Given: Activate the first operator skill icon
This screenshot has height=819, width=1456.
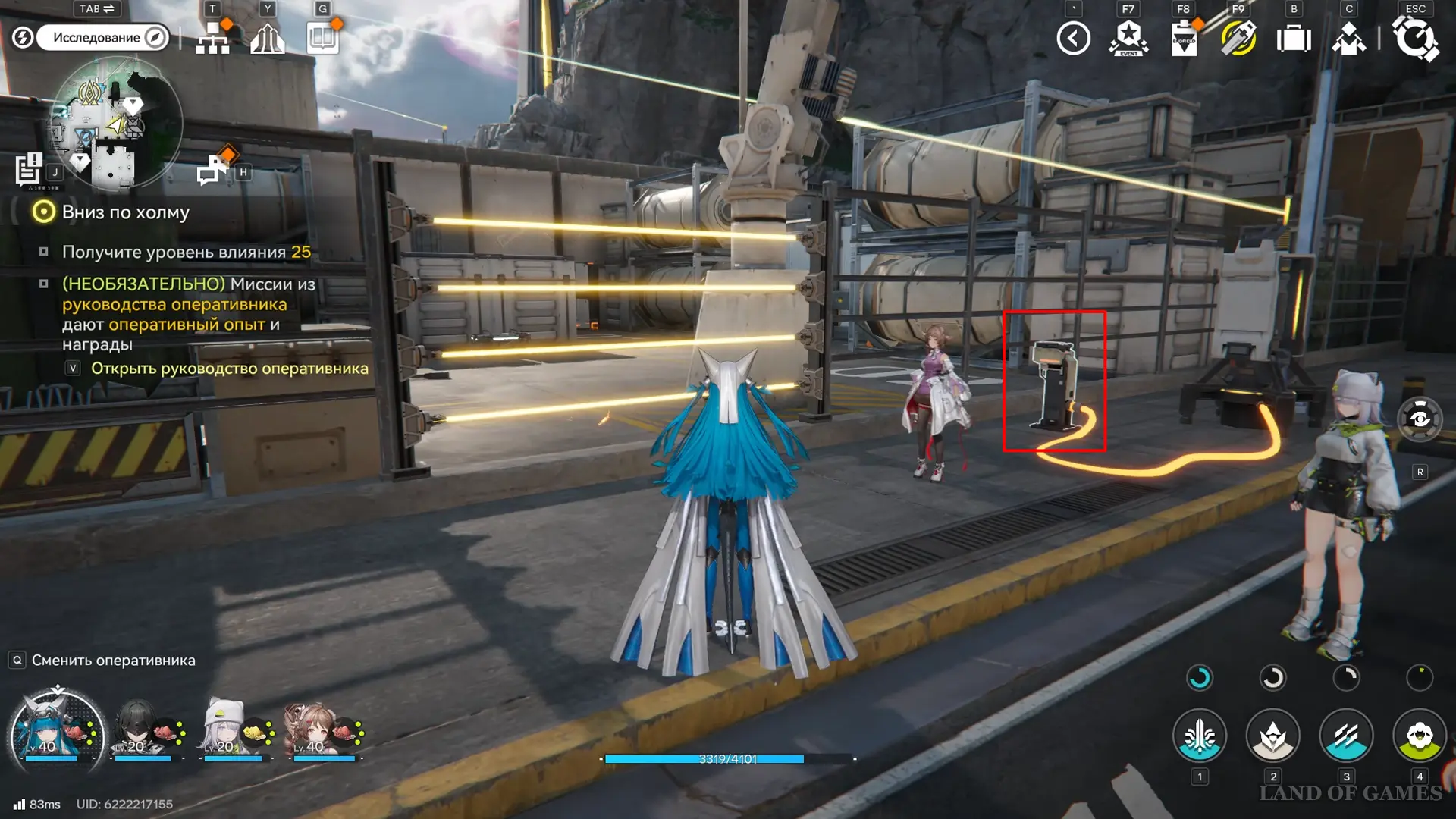Looking at the screenshot, I should coord(1200,736).
